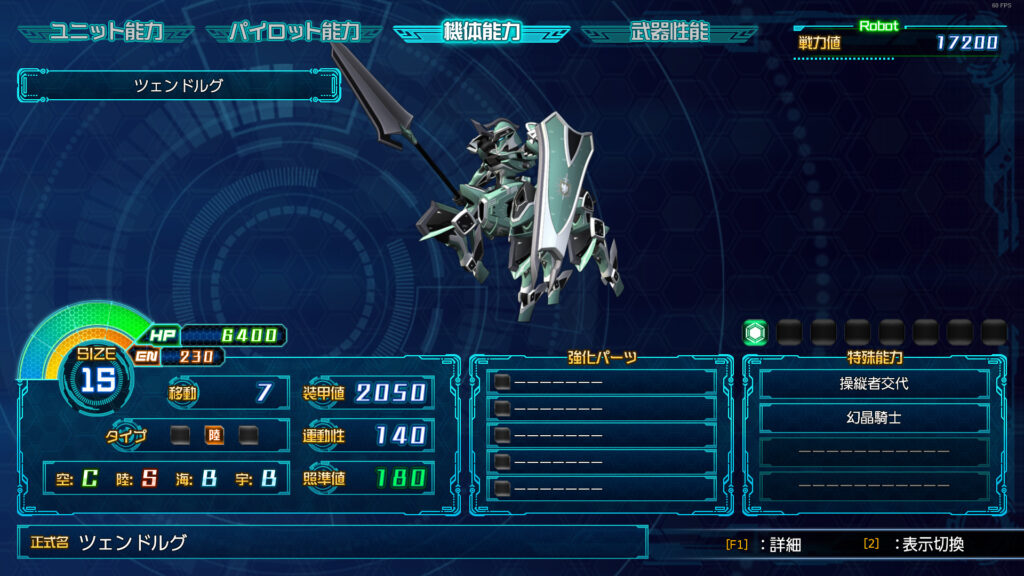Viewport: 1024px width, 576px height.
Task: Click the green hexagon custom bonus icon
Action: 755,332
